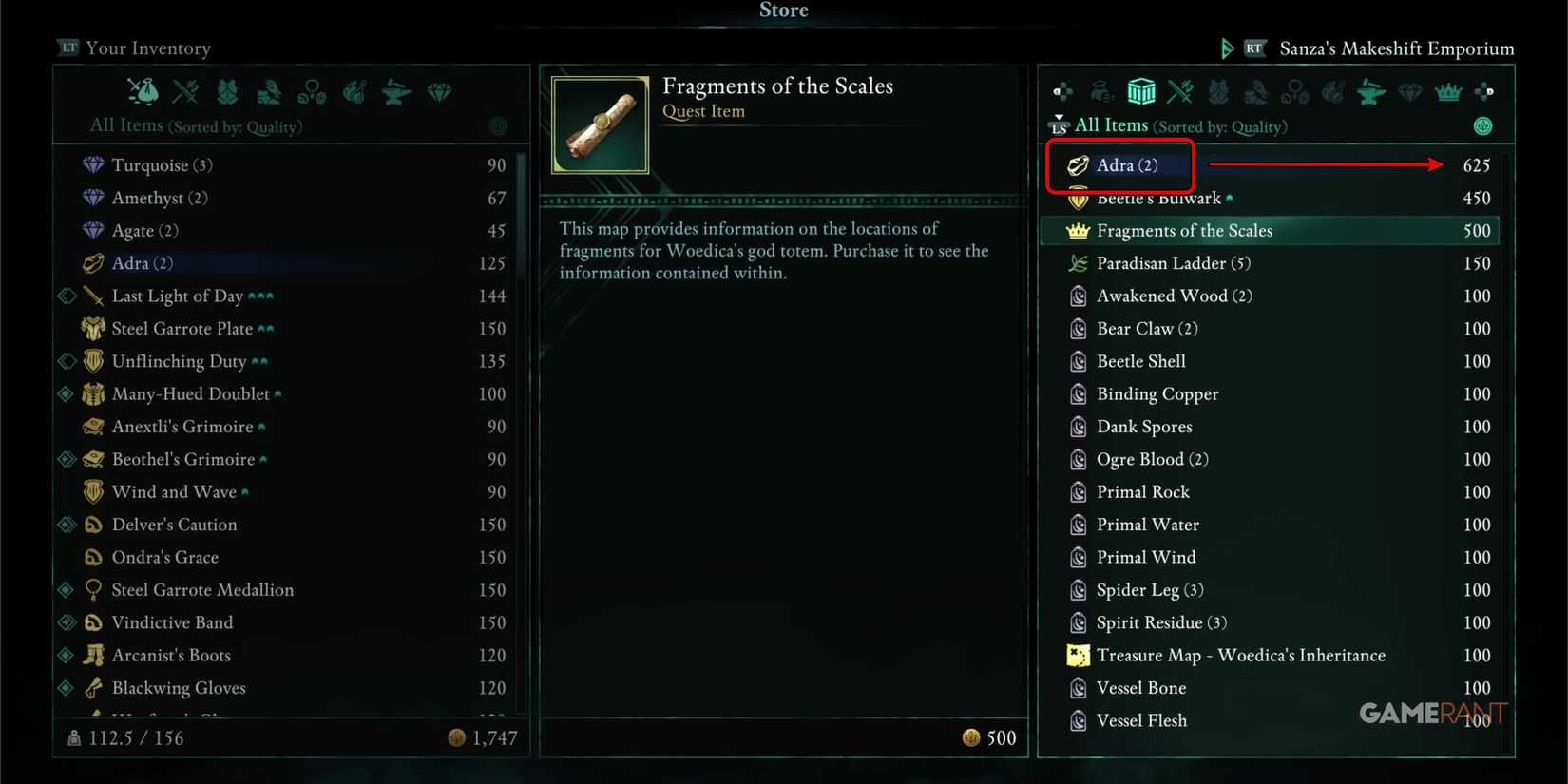
Task: Toggle the coin icon in your inventory header
Action: tap(497, 126)
